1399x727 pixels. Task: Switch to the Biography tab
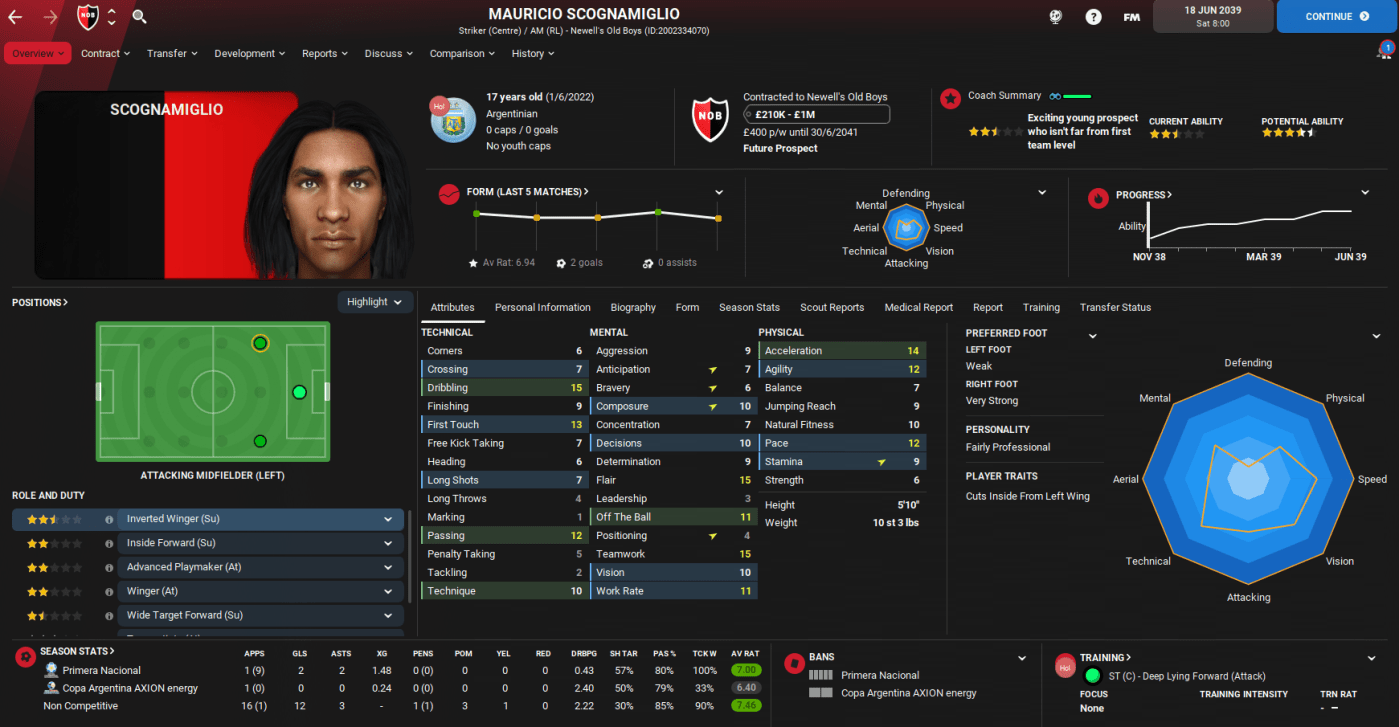(x=633, y=307)
